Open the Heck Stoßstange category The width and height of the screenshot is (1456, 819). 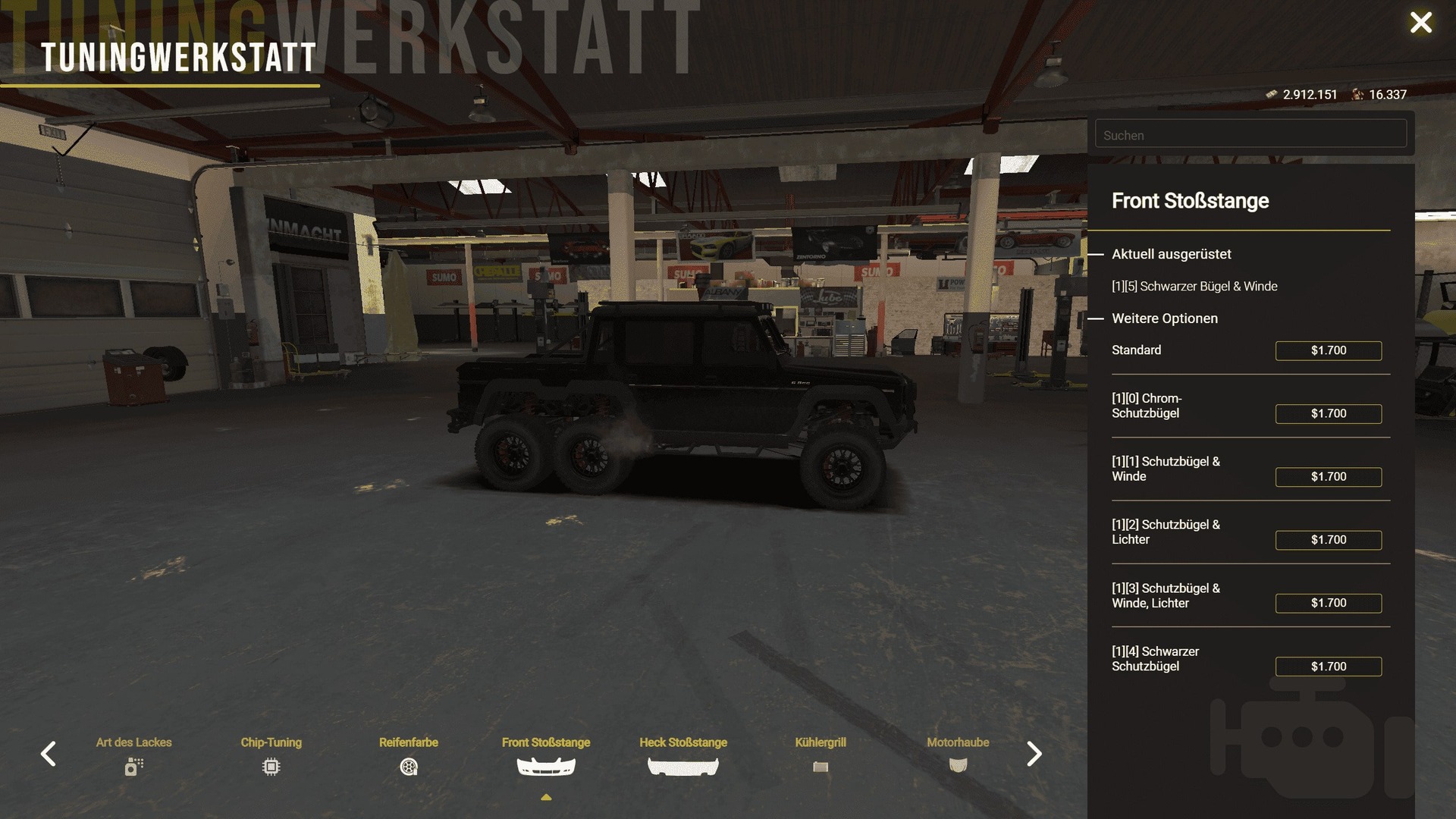[x=683, y=755]
